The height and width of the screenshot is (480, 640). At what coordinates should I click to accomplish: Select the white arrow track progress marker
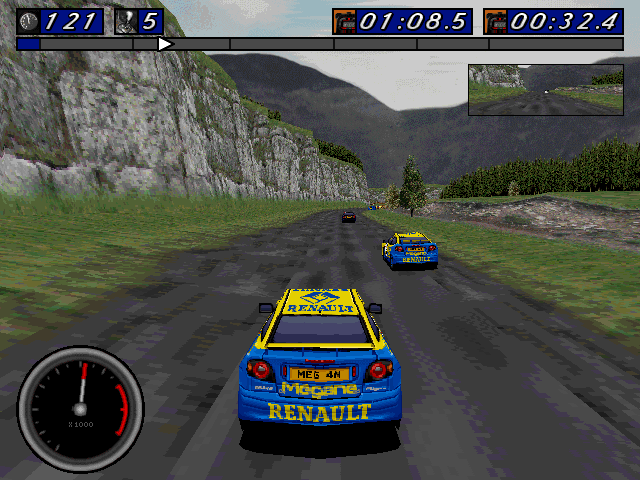[x=165, y=44]
